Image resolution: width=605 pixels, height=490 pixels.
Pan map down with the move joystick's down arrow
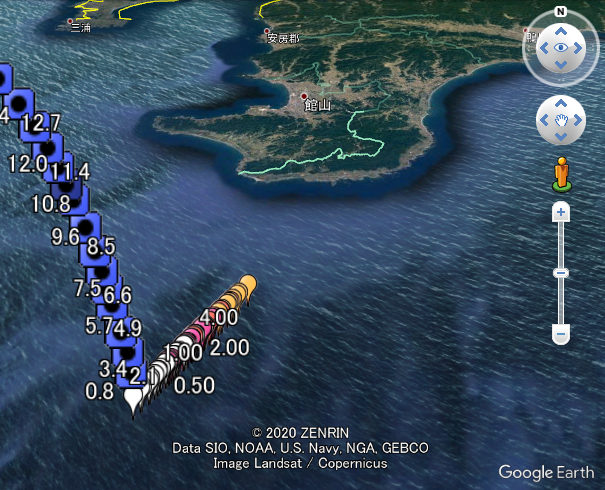(560, 138)
